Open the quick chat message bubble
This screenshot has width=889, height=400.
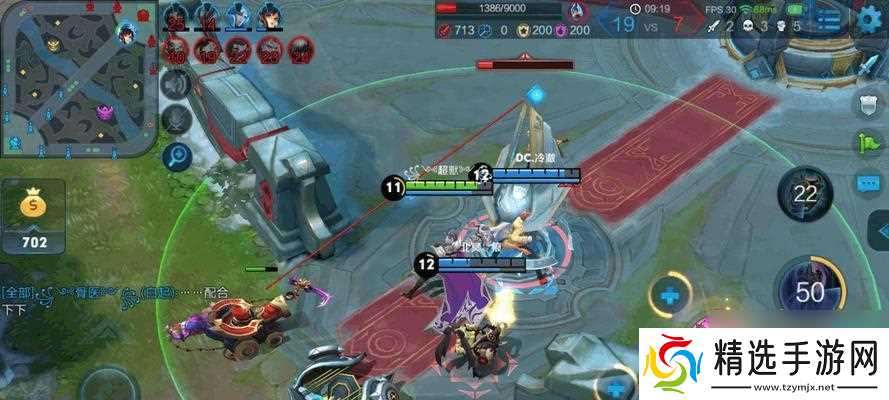867,182
